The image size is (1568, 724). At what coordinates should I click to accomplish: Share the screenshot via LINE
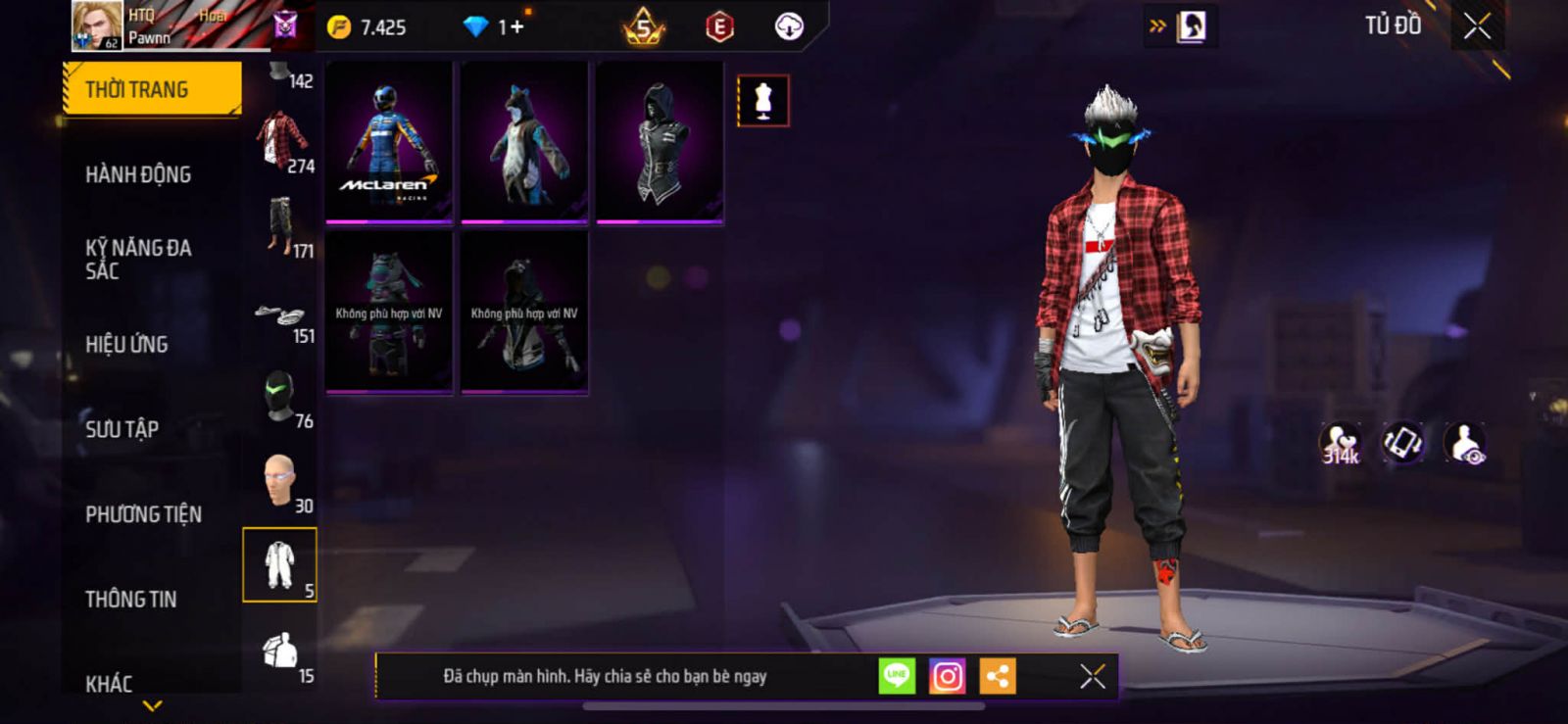click(x=897, y=676)
